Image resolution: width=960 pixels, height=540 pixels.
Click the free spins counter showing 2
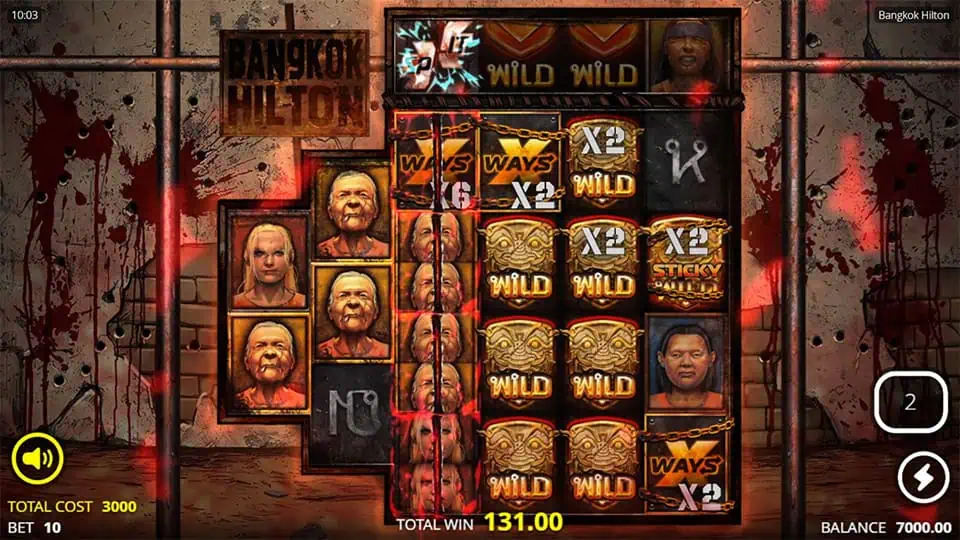(x=910, y=402)
